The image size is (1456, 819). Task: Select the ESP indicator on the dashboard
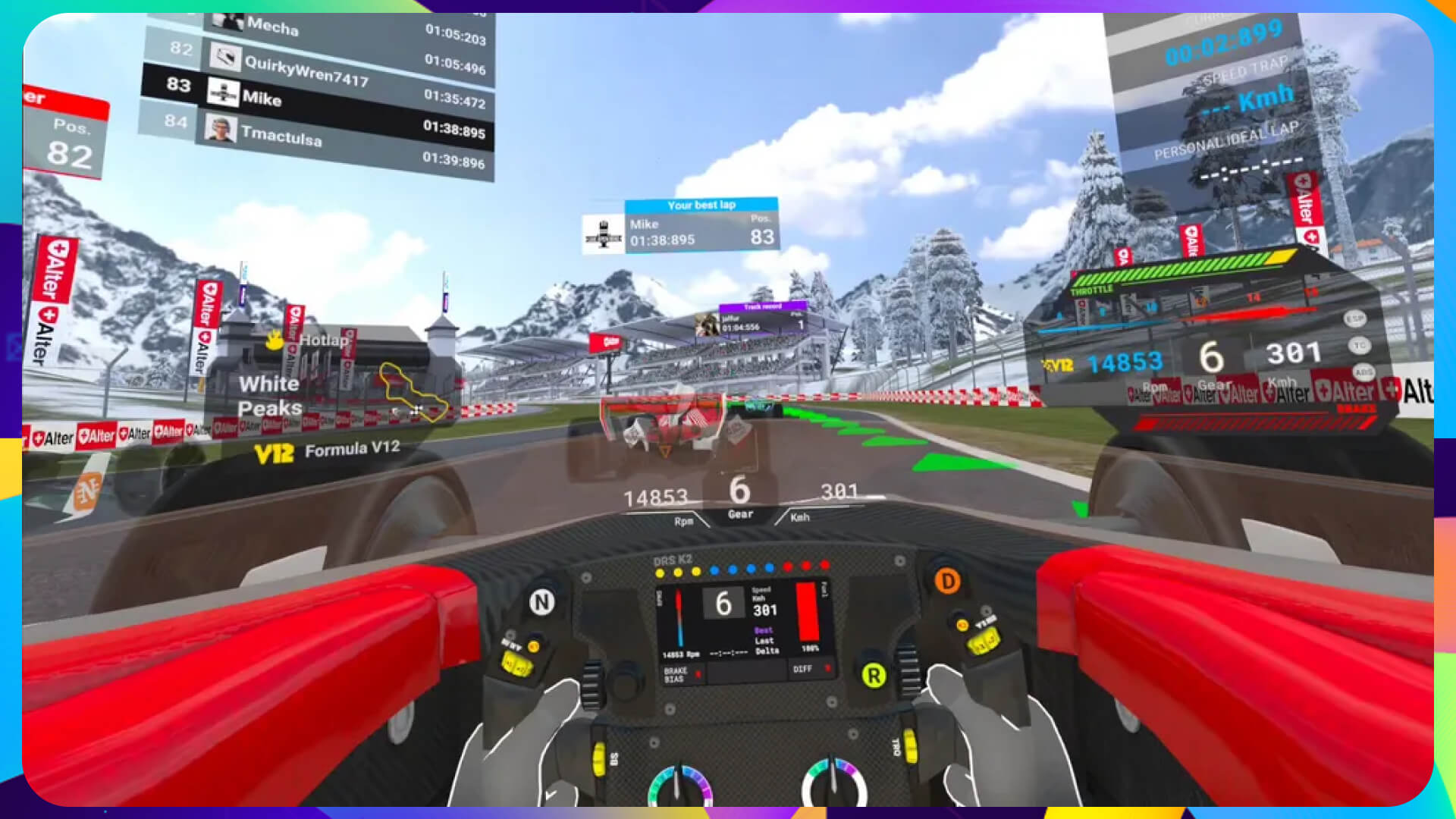[1357, 317]
